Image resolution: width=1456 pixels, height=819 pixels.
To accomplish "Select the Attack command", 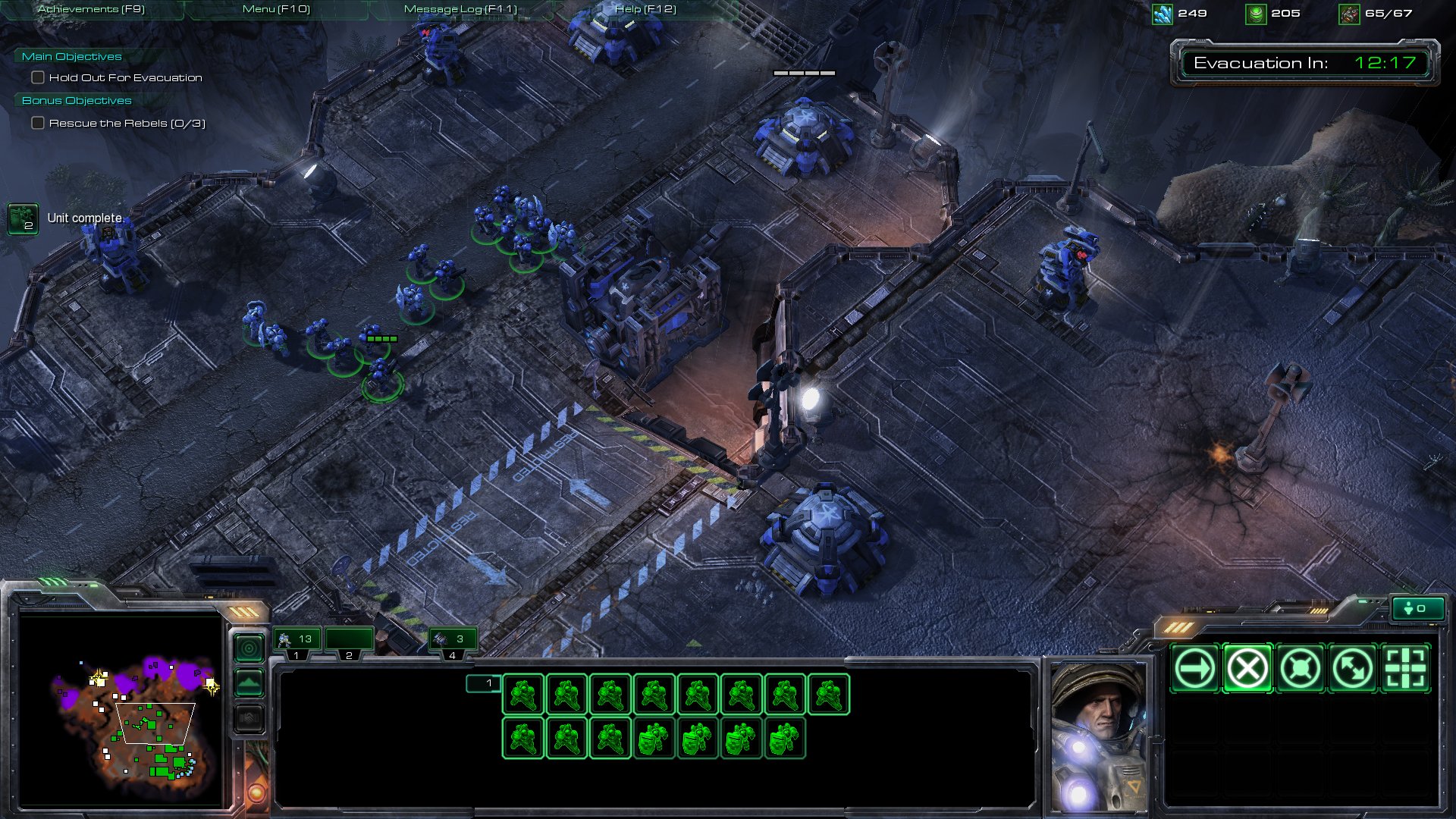I will coord(1406,669).
